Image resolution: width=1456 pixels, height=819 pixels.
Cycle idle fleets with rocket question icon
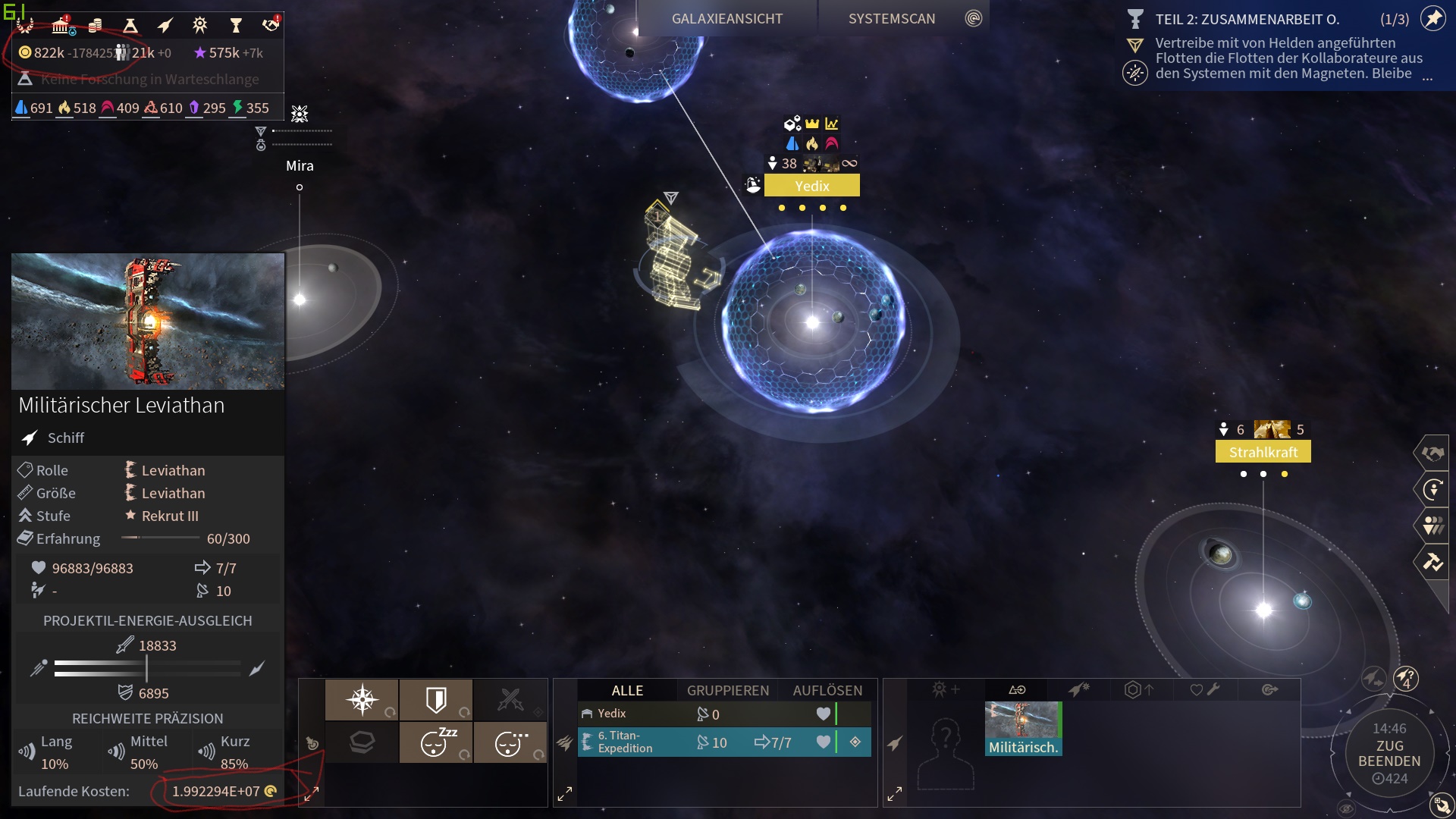[1405, 678]
